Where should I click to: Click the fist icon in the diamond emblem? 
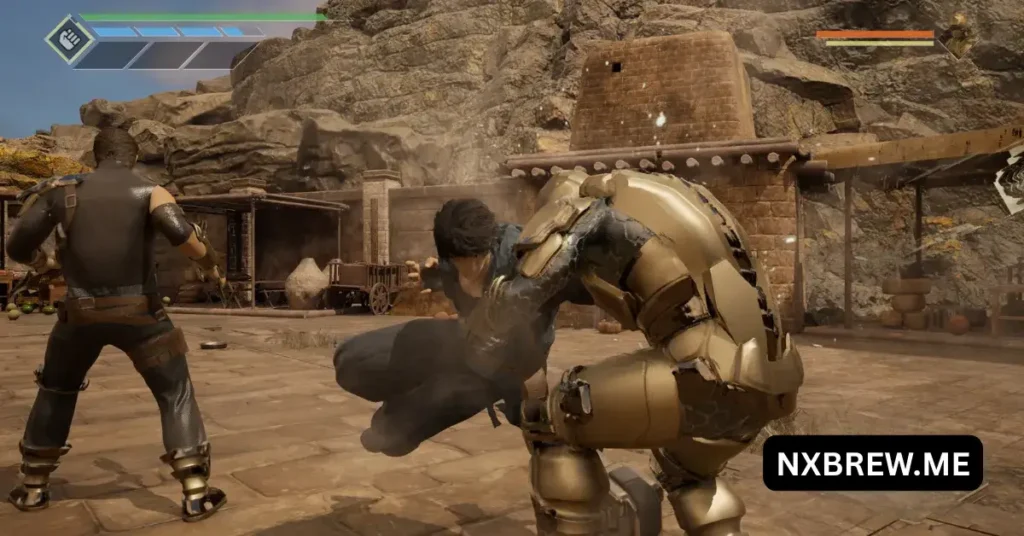70,40
